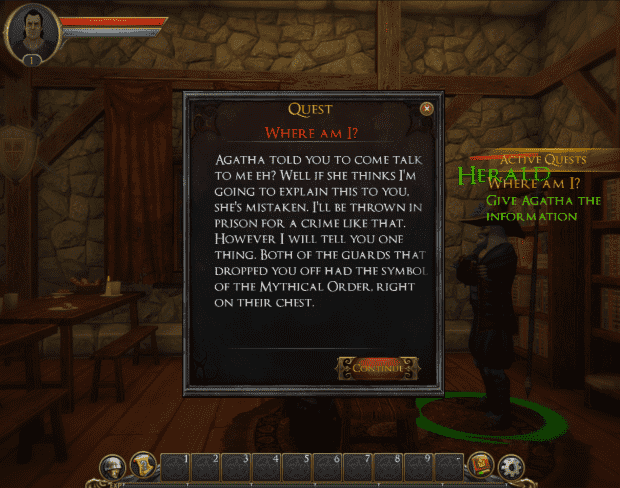The image size is (620, 488).
Task: Open the quest scroll icon on the action bar
Action: [142, 465]
